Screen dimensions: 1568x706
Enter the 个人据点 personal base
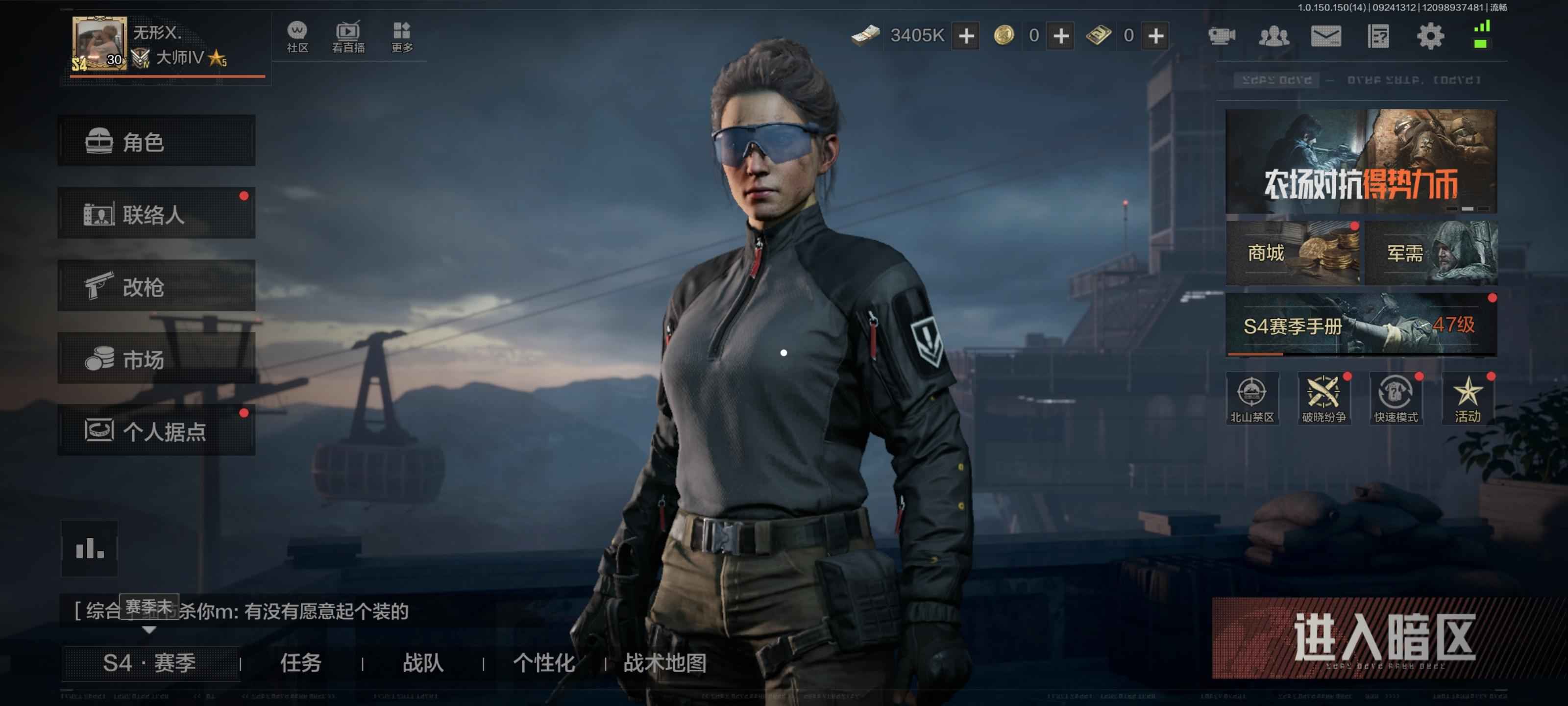pyautogui.click(x=156, y=430)
